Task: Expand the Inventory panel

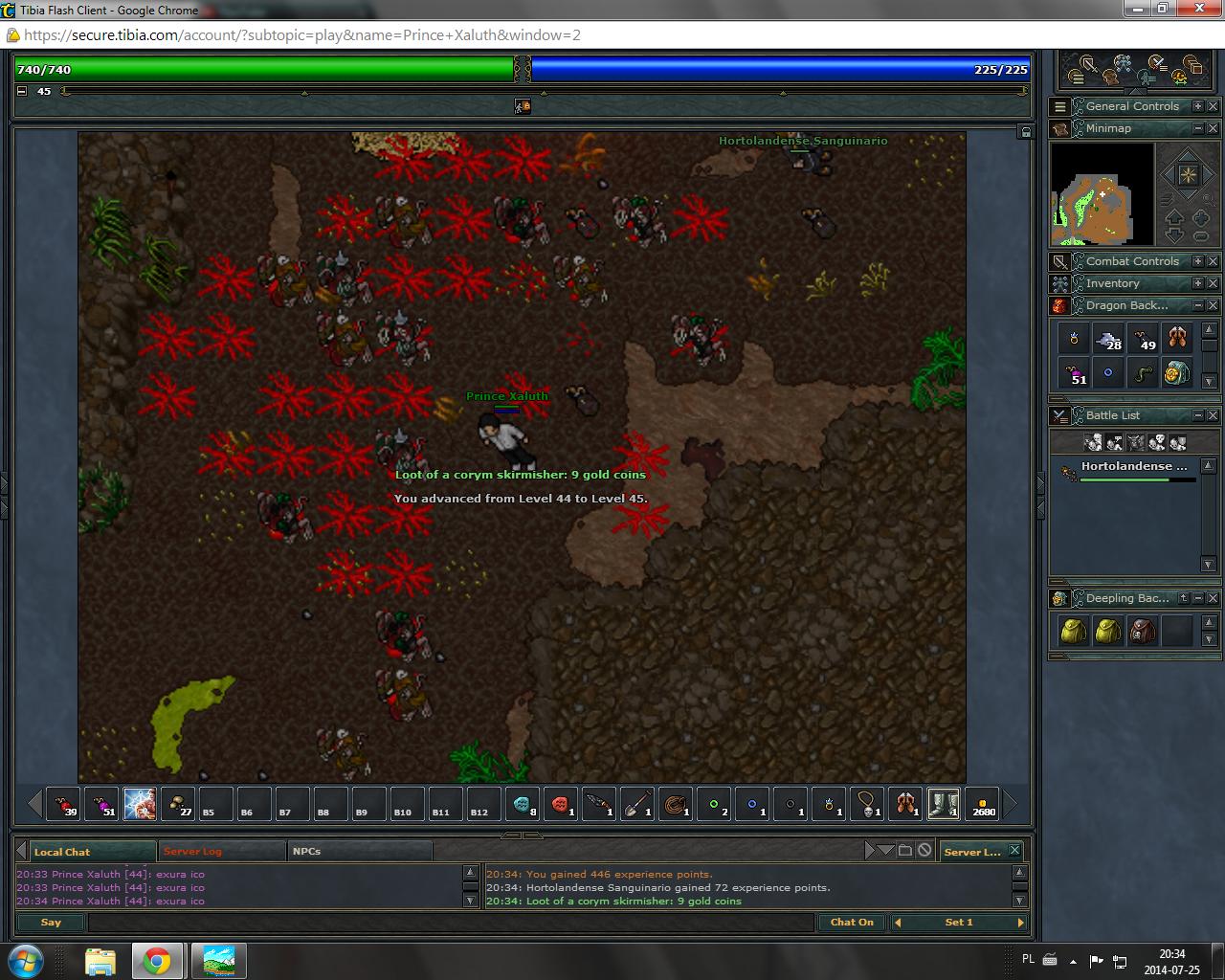Action: point(1197,283)
